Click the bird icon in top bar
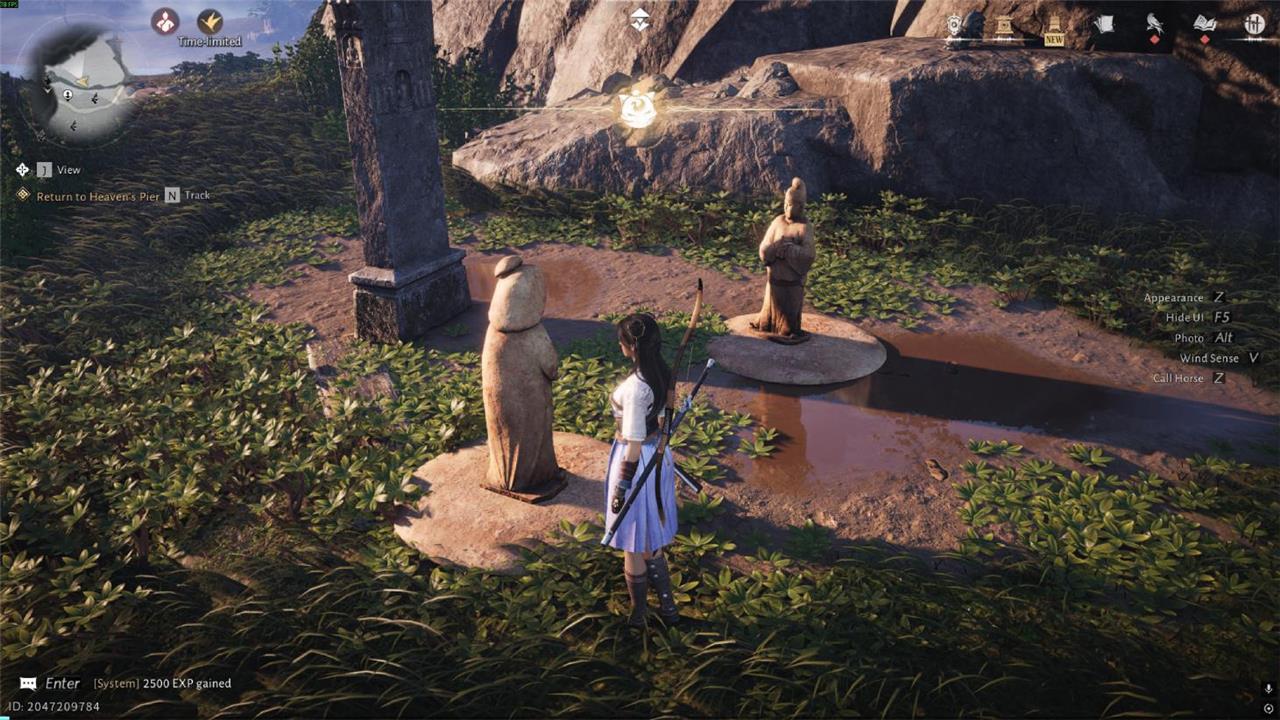This screenshot has height=720, width=1280. (x=1154, y=24)
